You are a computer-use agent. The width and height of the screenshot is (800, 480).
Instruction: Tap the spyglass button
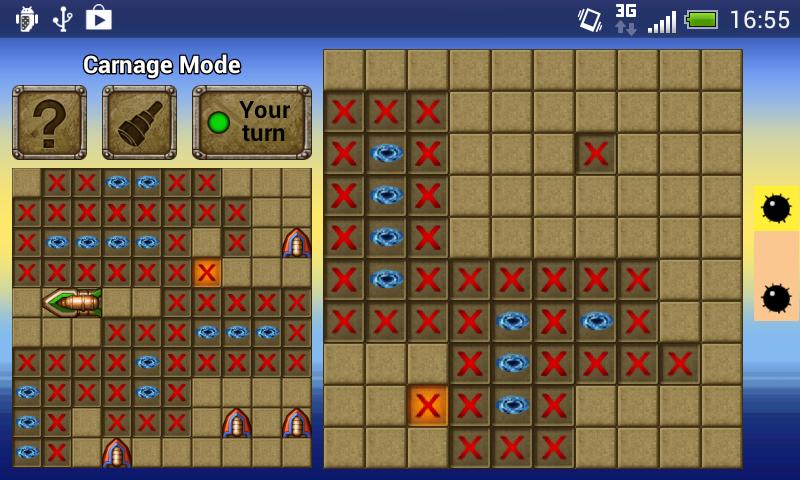(139, 122)
